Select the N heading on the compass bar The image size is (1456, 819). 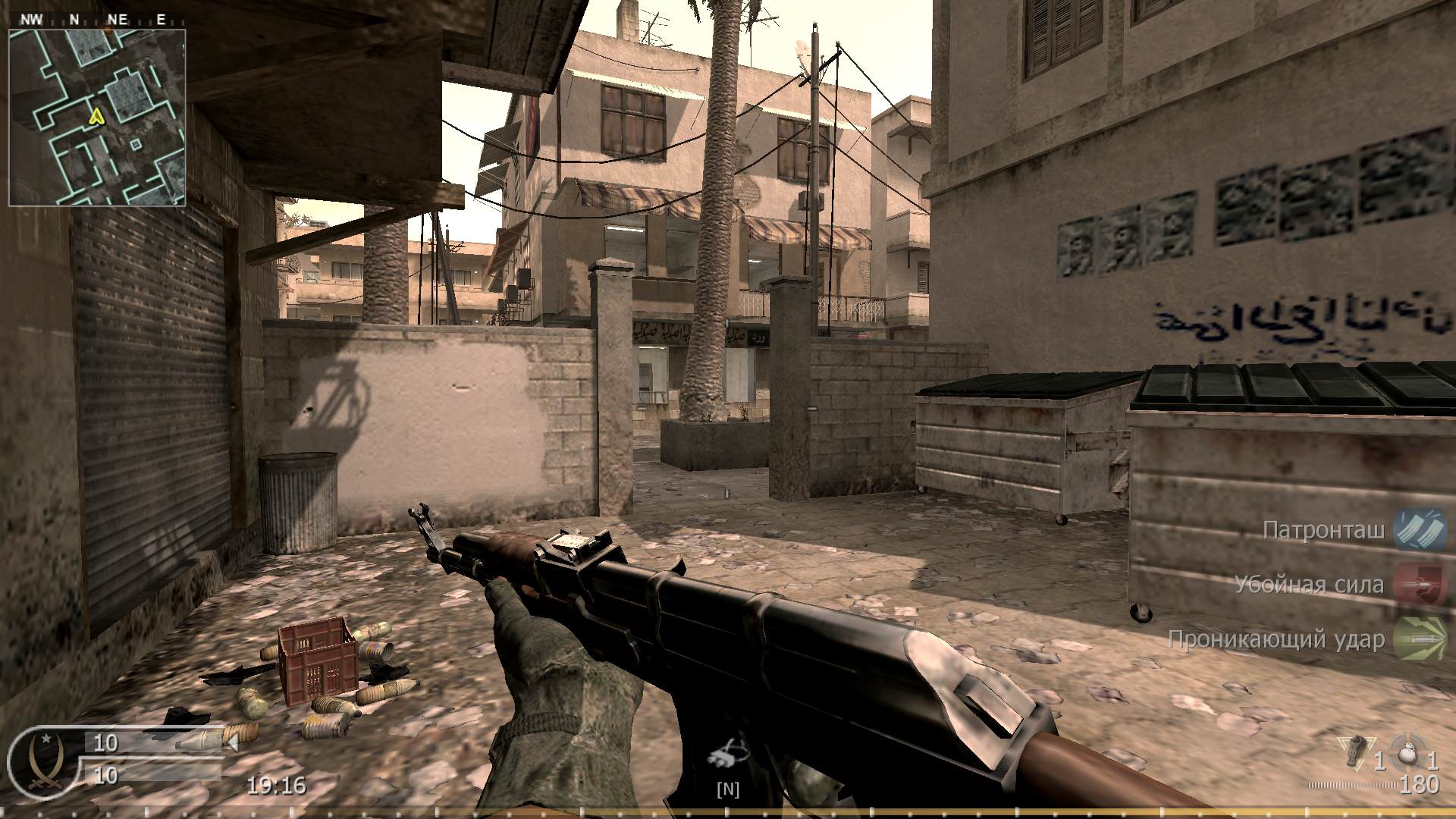pyautogui.click(x=73, y=18)
